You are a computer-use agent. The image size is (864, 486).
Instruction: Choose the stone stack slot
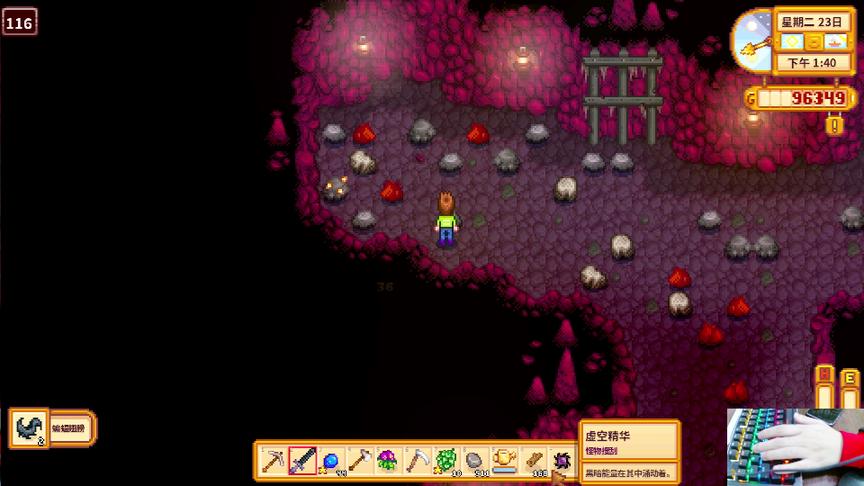click(475, 461)
